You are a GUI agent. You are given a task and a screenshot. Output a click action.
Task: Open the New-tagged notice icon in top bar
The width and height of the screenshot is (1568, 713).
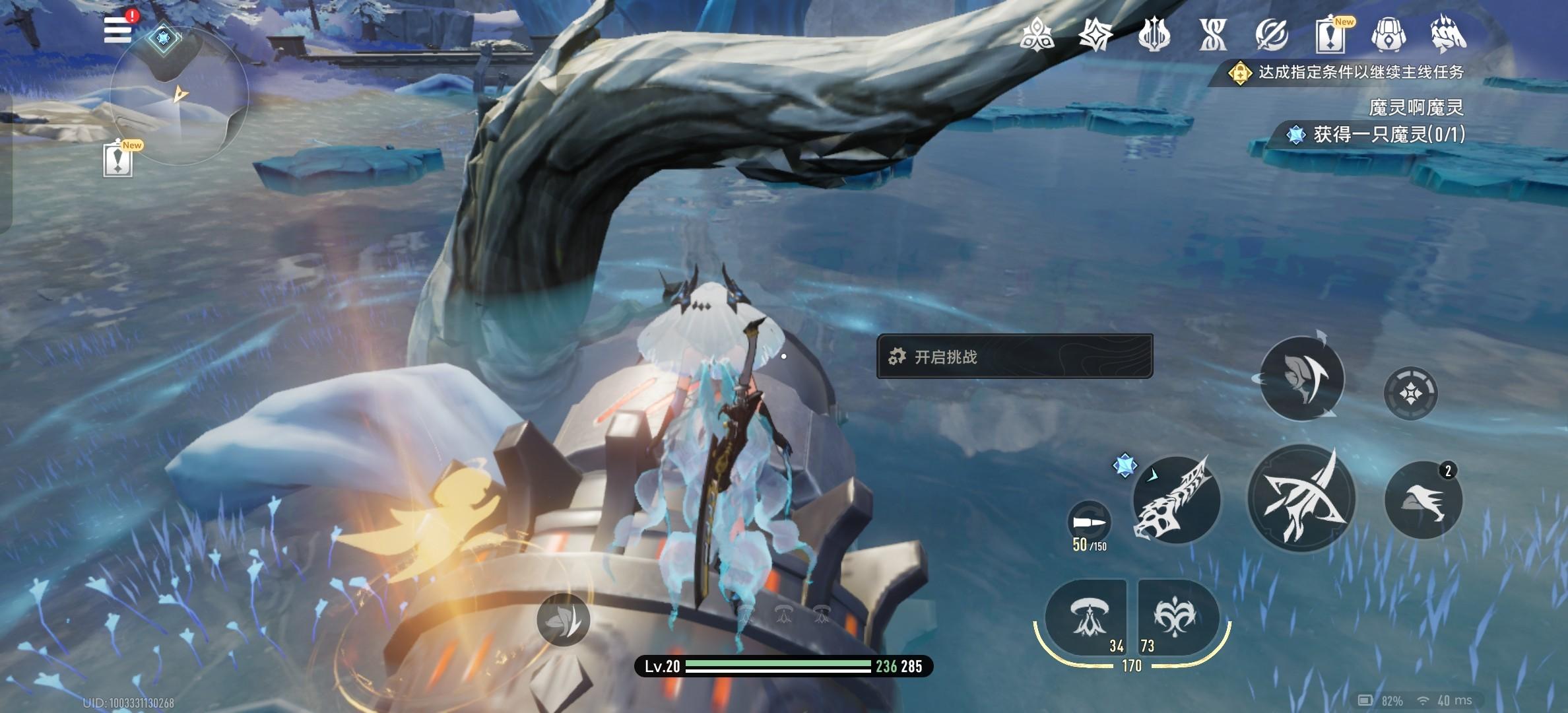[1330, 34]
